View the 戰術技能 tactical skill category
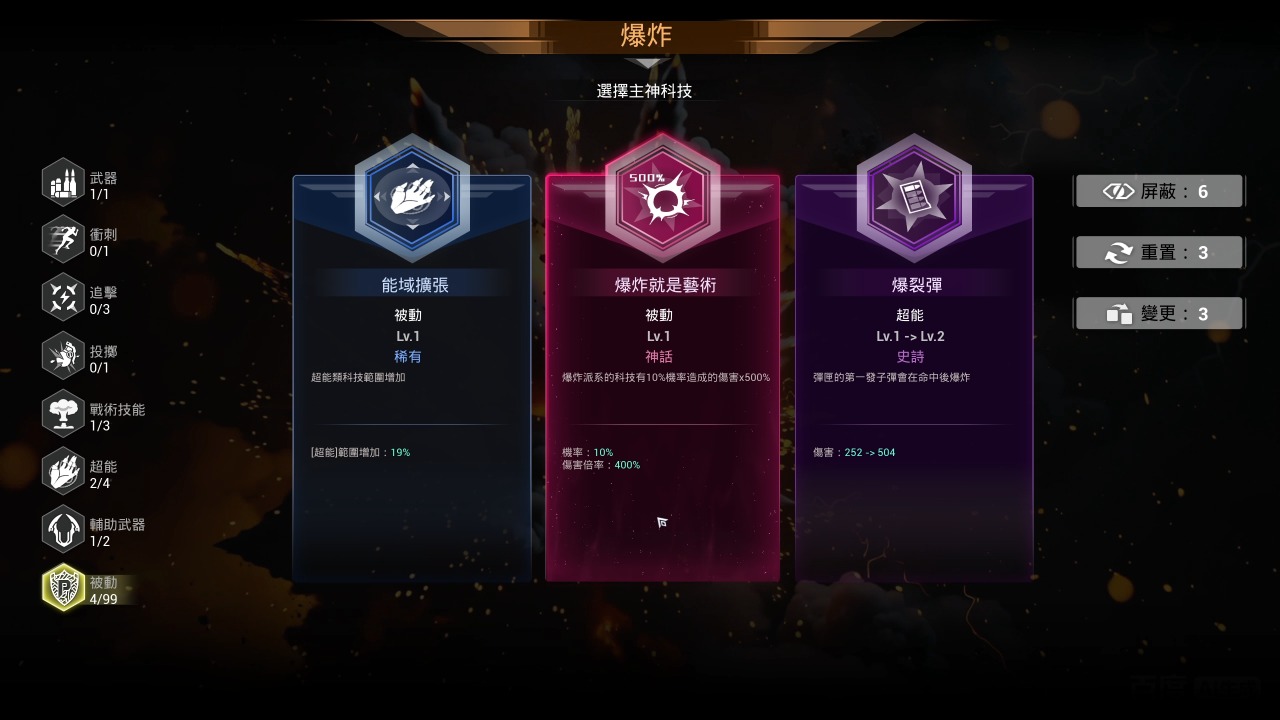Screen dimensions: 1280x720 (x=64, y=414)
